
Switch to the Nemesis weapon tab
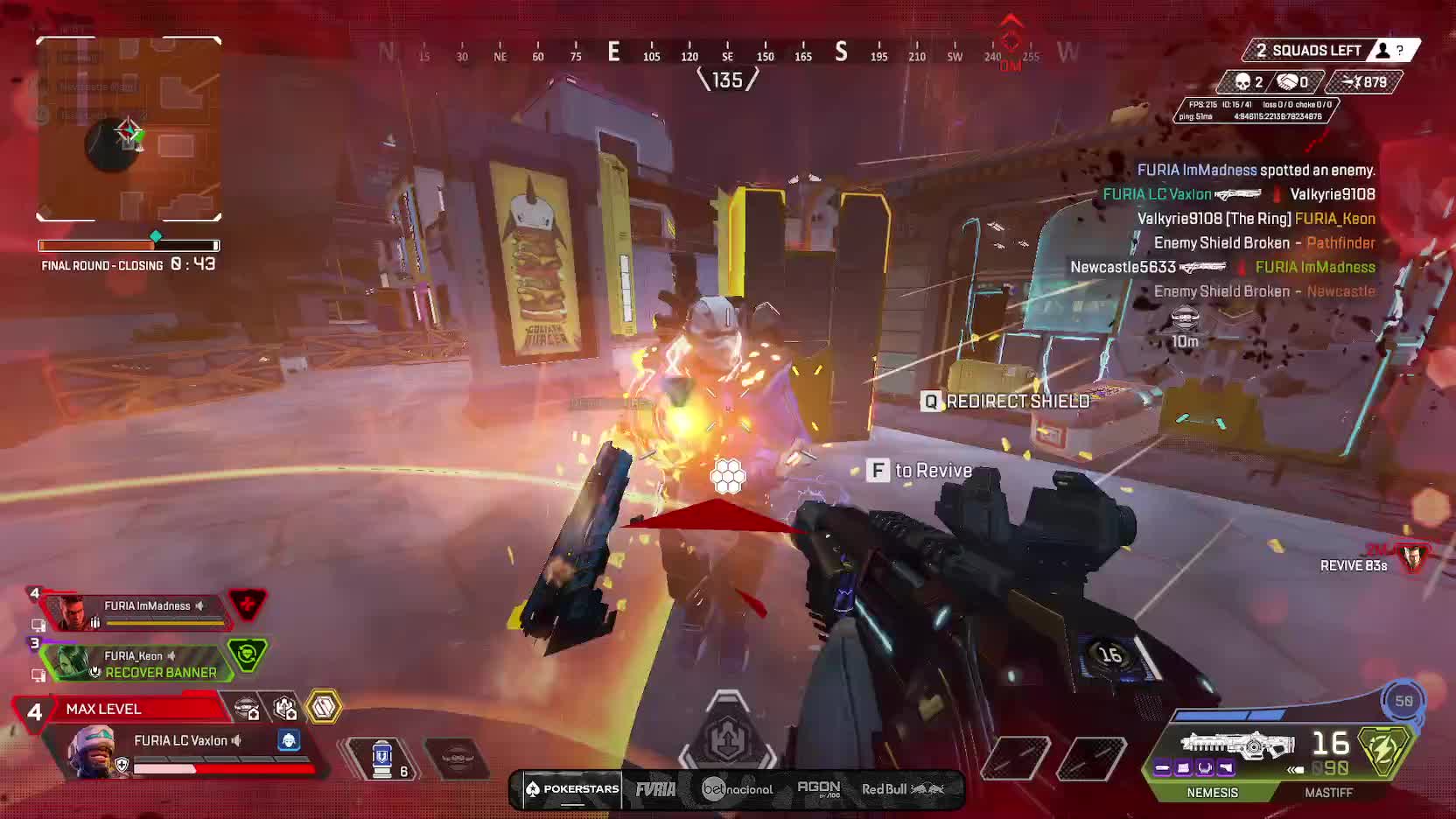click(1212, 792)
